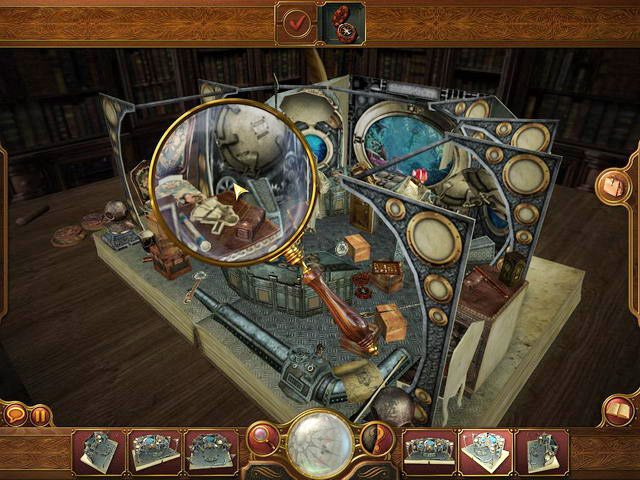Pause the game with the pause button
The image size is (640, 480).
[40, 413]
